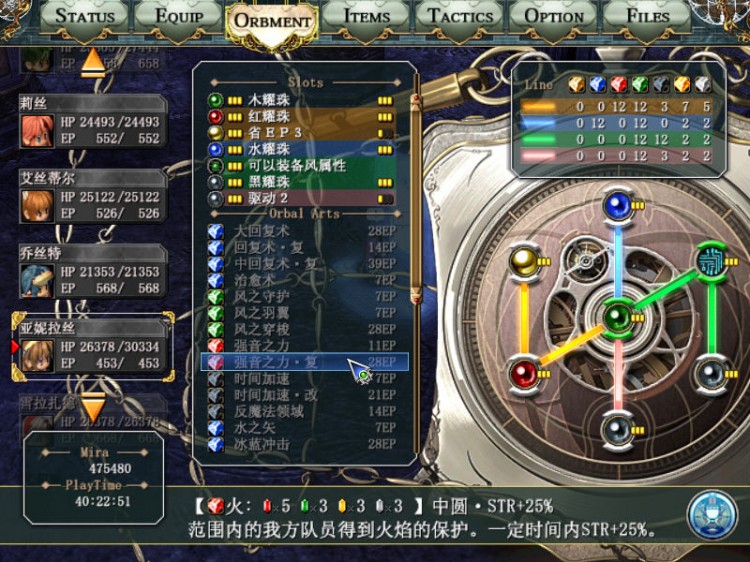Open the Status tab
The image size is (750, 562).
(x=85, y=16)
